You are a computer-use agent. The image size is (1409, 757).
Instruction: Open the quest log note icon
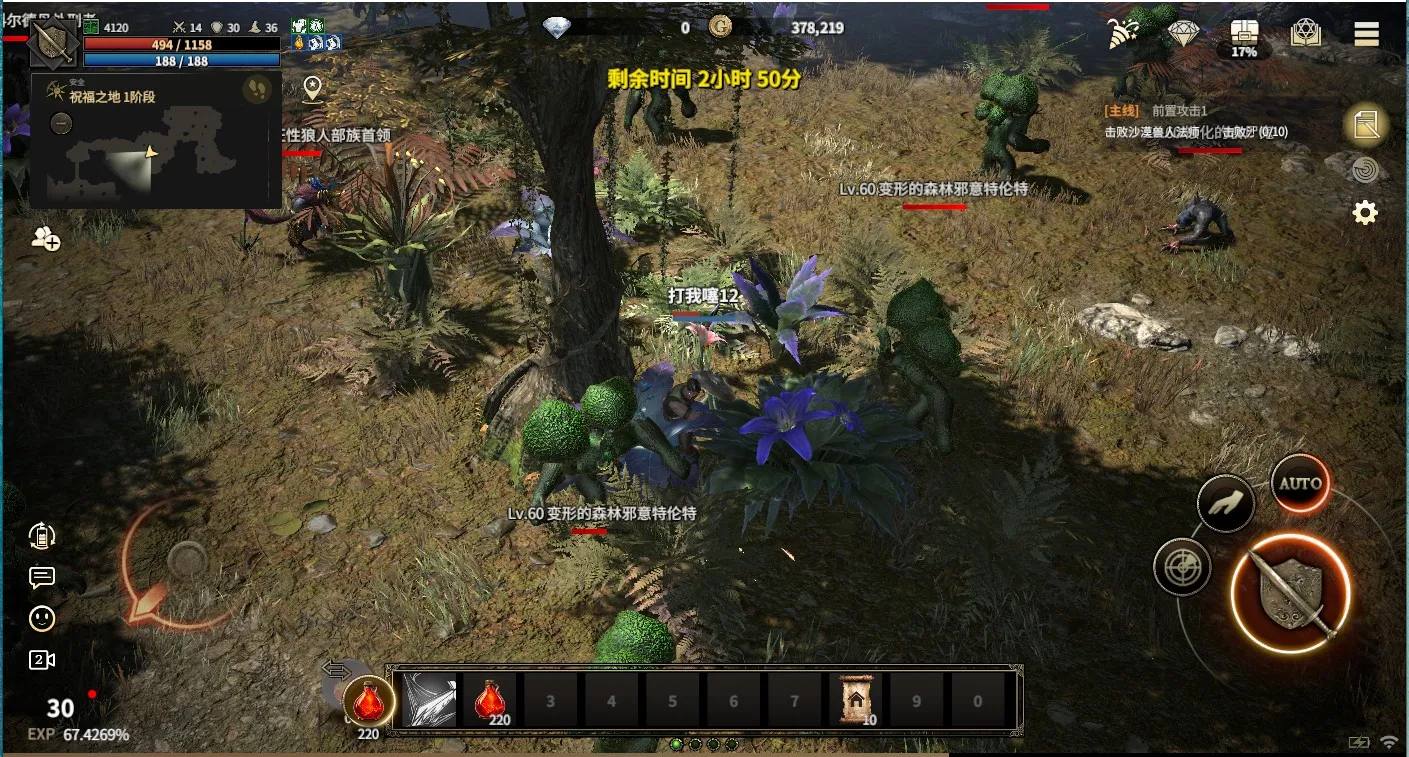point(1366,125)
